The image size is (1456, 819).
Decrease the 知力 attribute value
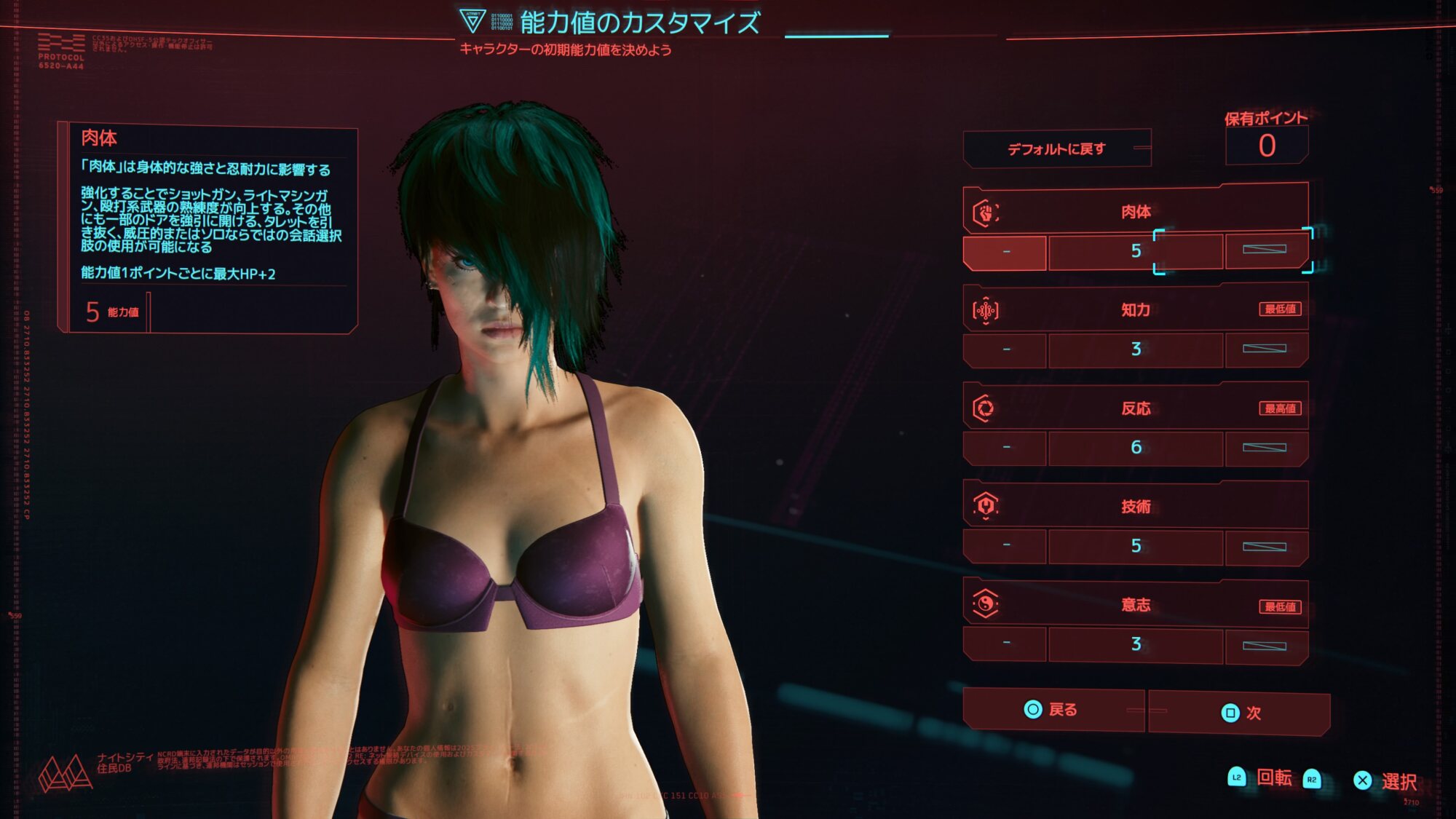(1005, 350)
